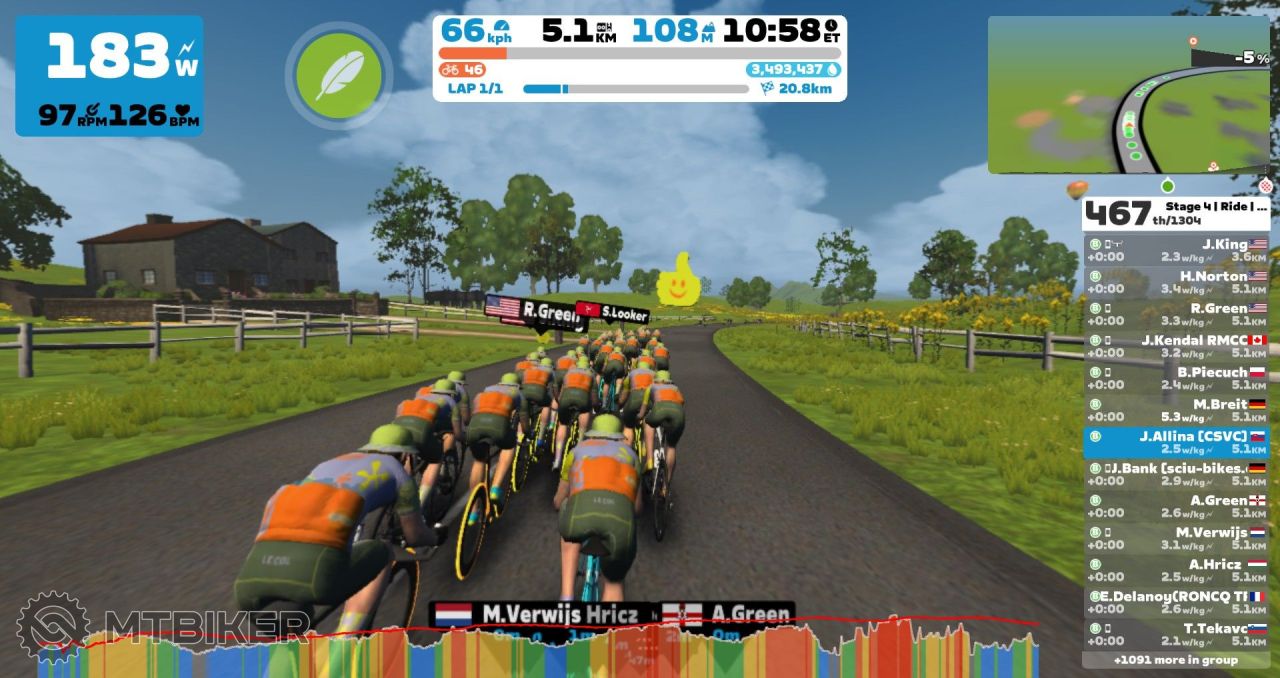Choose R.Green from the riders list

[1175, 314]
